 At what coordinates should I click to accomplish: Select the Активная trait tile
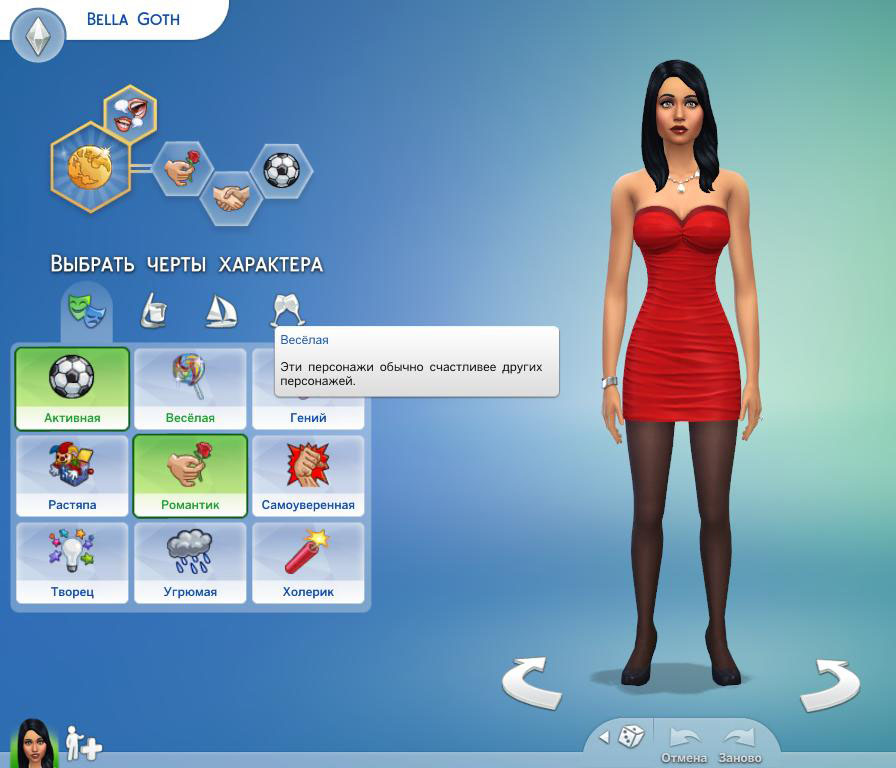(x=72, y=388)
